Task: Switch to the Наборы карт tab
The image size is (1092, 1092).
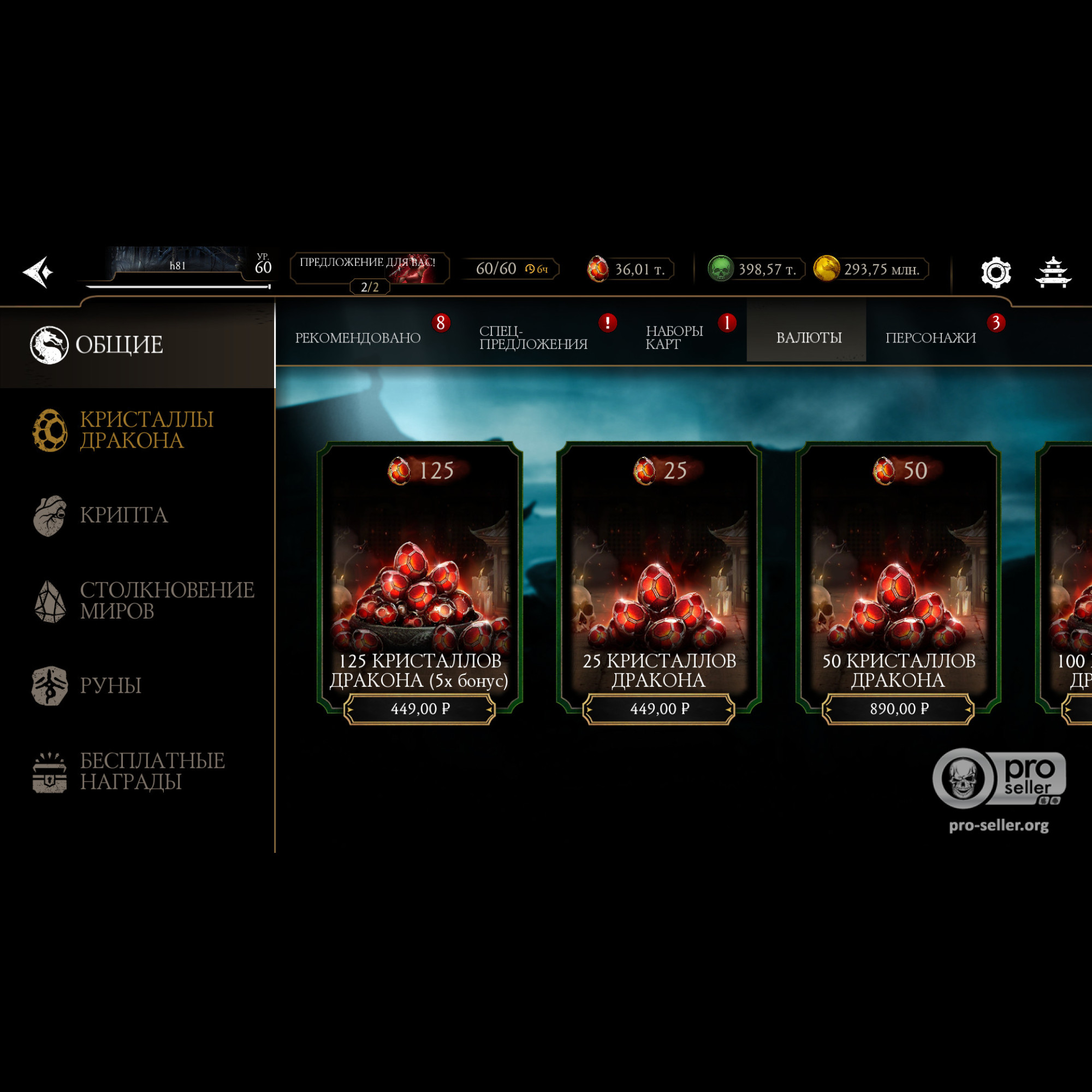Action: point(674,337)
